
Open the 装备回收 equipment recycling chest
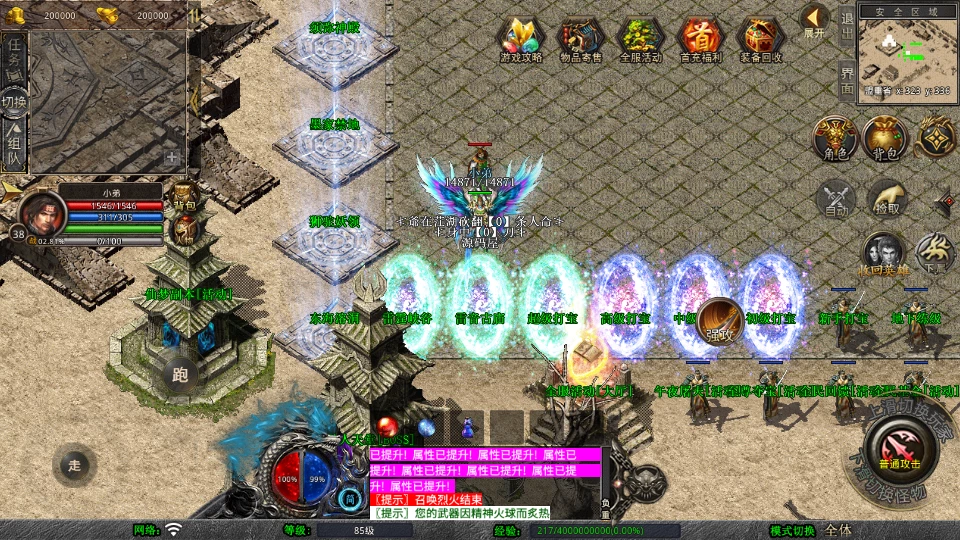tap(761, 38)
